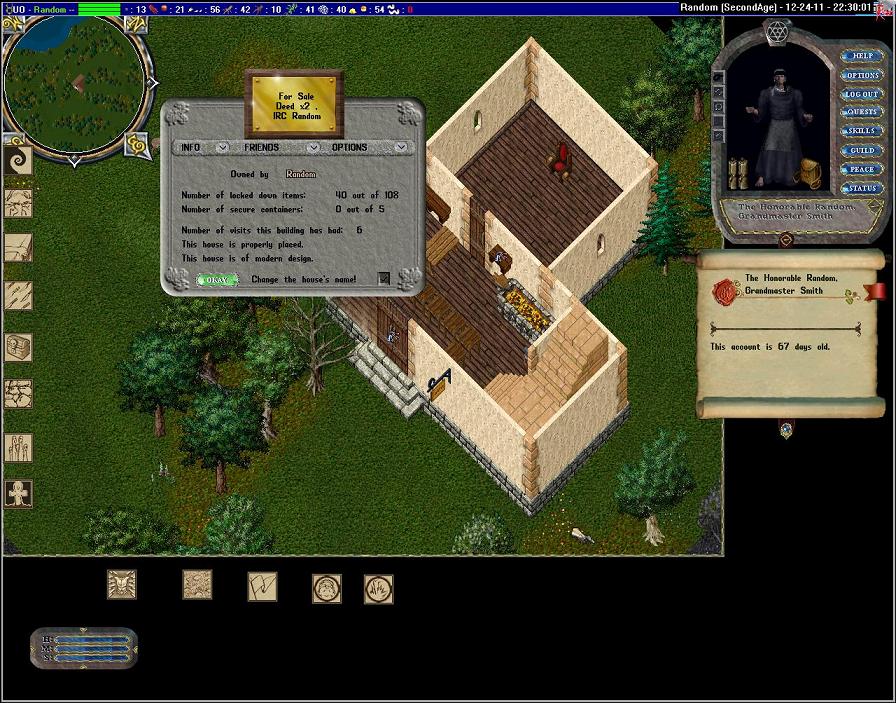Show the SKILLS list
Image resolution: width=896 pixels, height=703 pixels.
(862, 131)
